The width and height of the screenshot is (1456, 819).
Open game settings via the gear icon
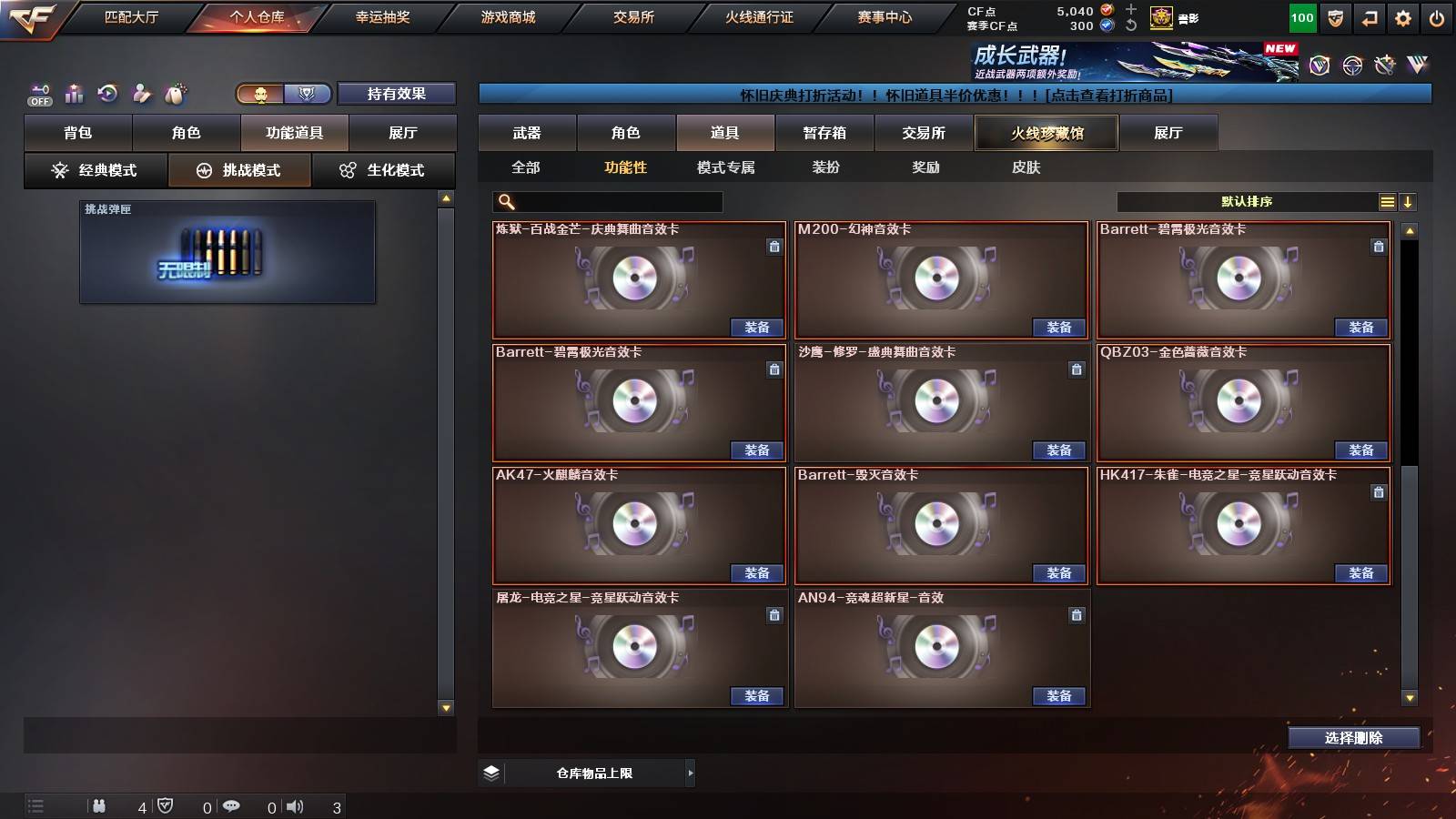[1403, 17]
